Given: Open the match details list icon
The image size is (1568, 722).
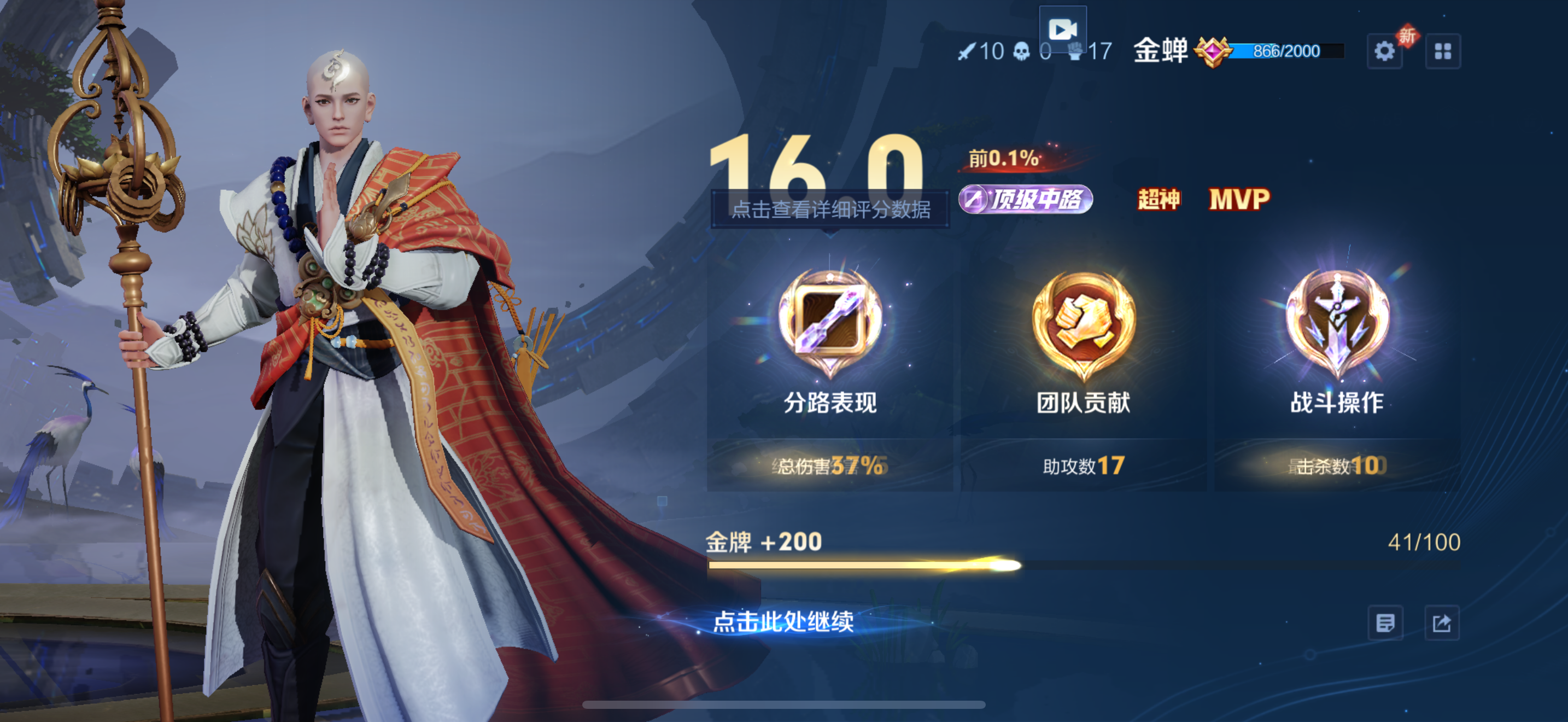Looking at the screenshot, I should click(1385, 623).
